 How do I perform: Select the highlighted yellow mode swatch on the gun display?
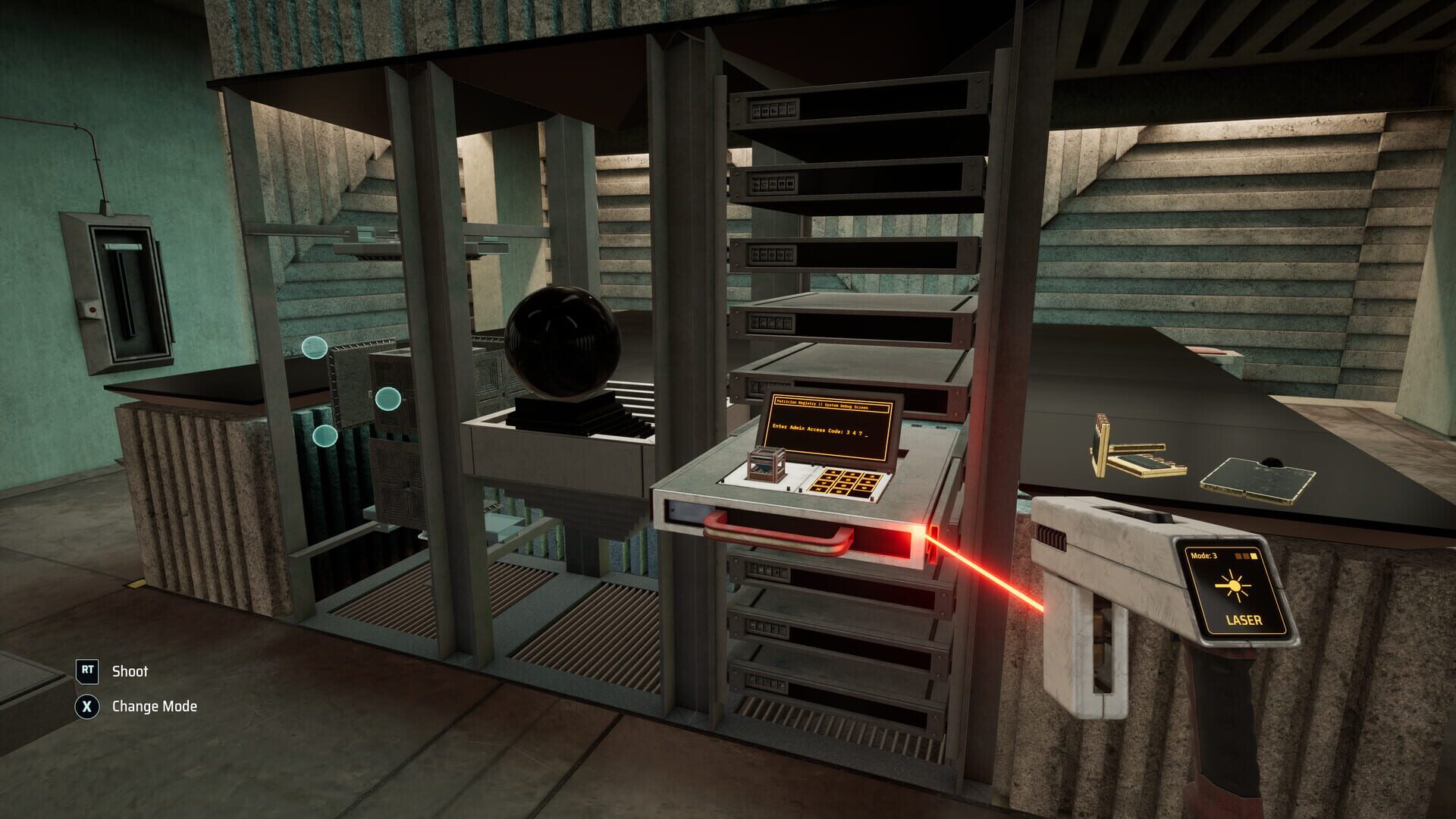1254,556
